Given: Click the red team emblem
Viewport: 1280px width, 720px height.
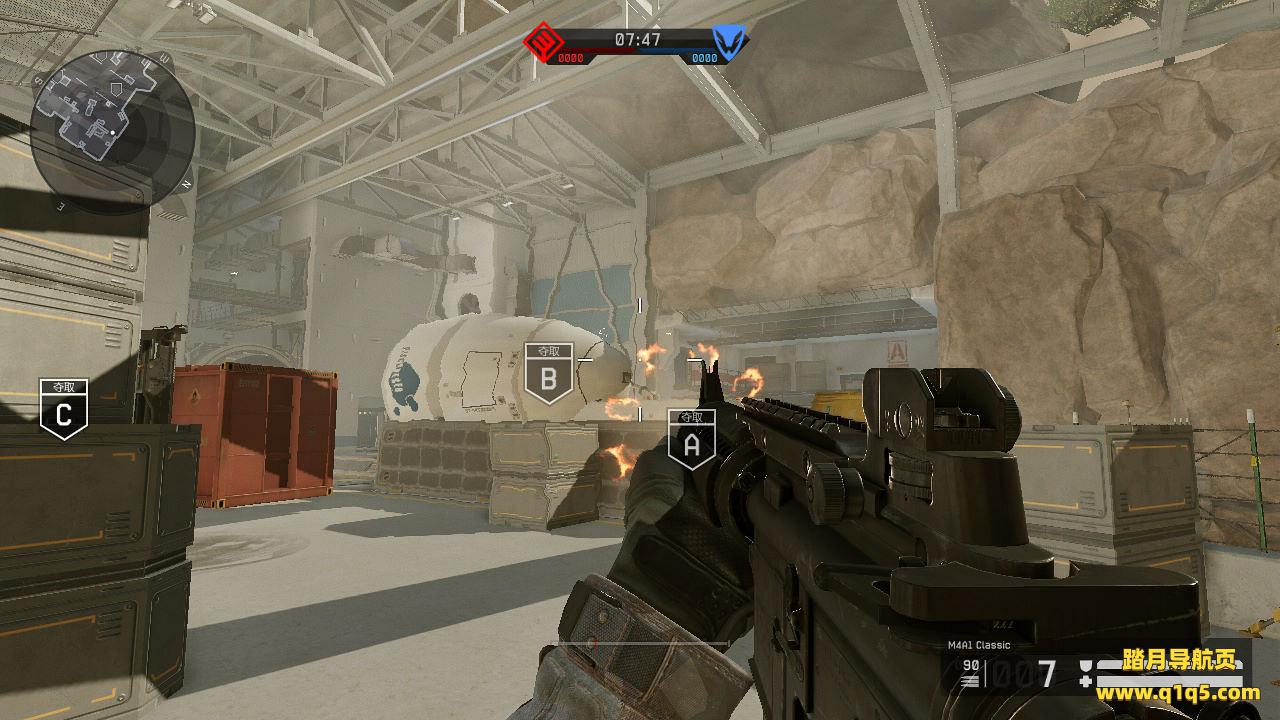Looking at the screenshot, I should tap(543, 43).
